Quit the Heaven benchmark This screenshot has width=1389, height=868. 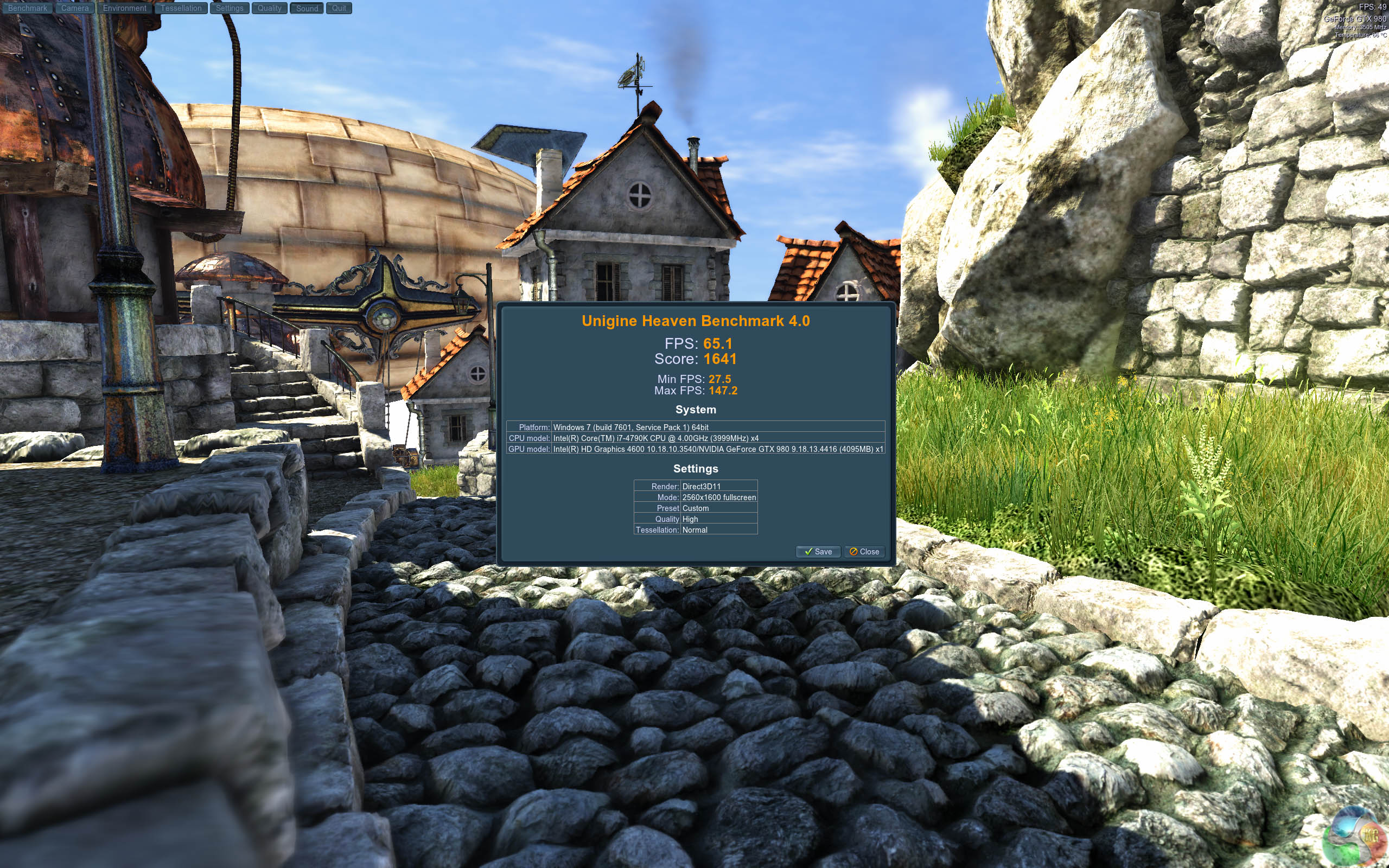[x=339, y=8]
